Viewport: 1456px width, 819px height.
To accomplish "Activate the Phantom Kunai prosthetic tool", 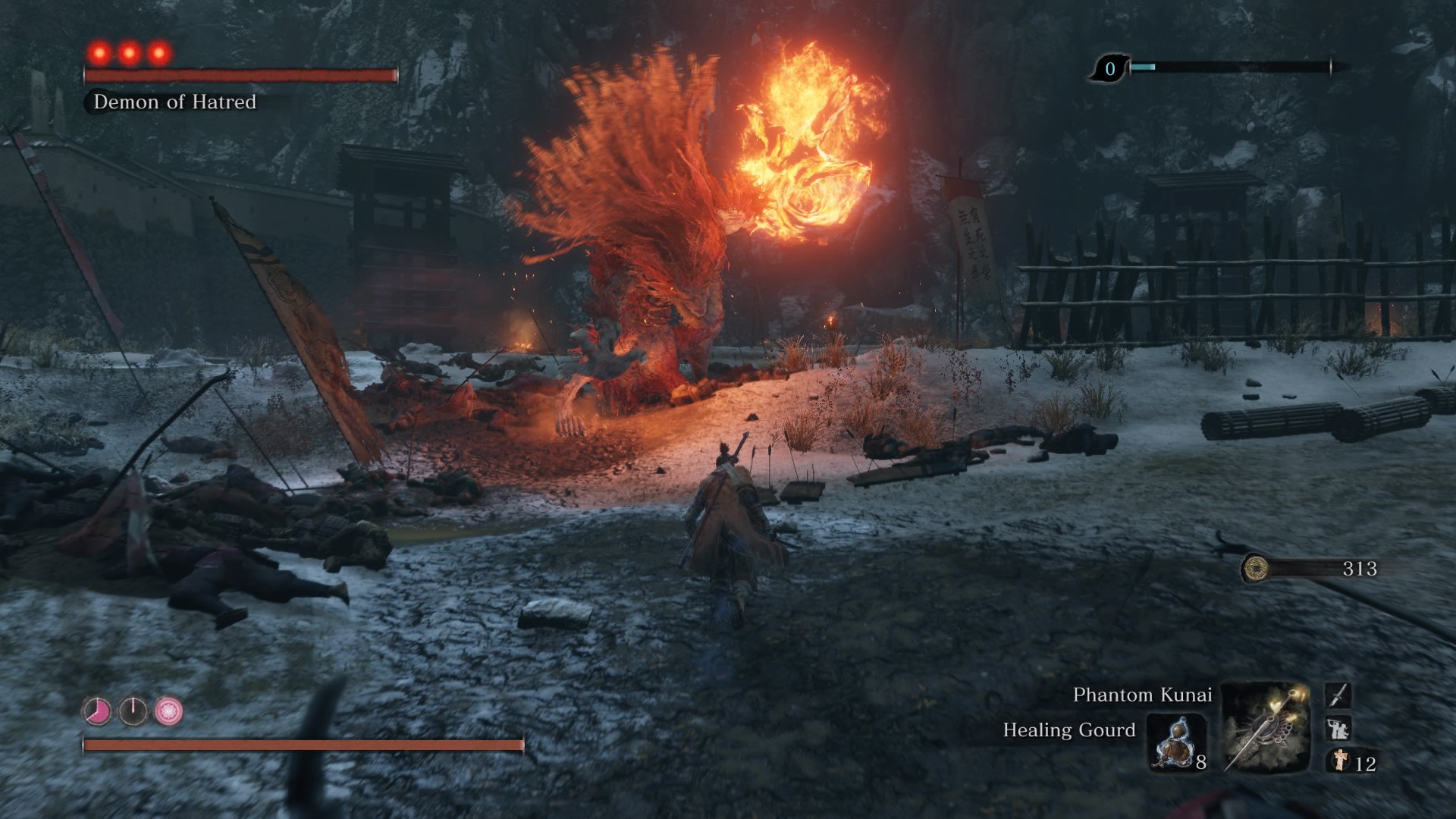I will pyautogui.click(x=1266, y=728).
